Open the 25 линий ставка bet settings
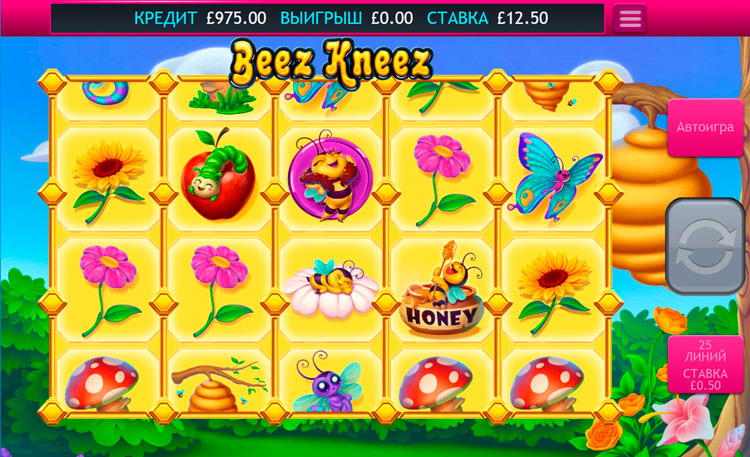Viewport: 750px width, 457px height. pos(705,365)
